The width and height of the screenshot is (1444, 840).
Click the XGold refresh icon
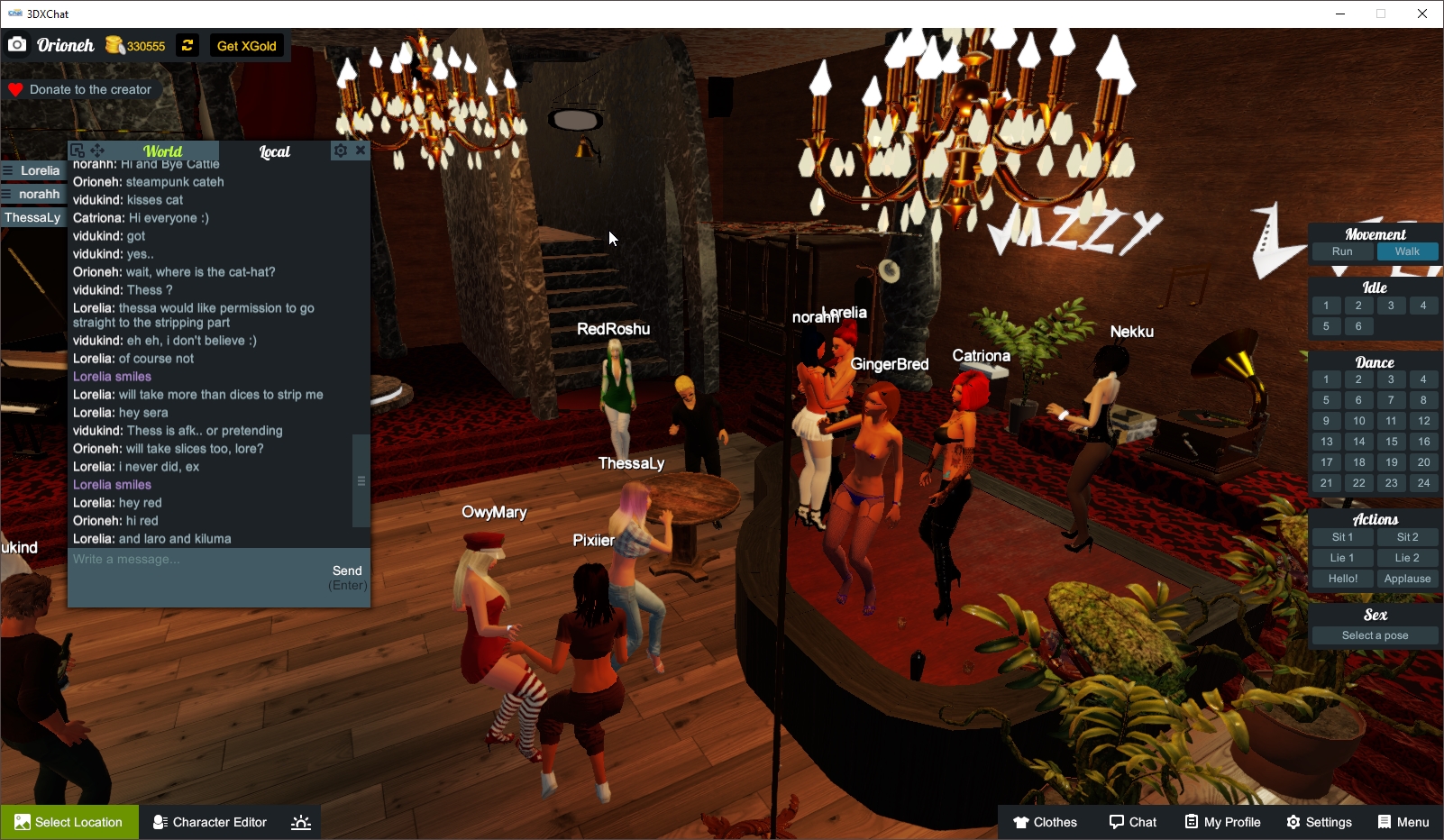point(187,45)
